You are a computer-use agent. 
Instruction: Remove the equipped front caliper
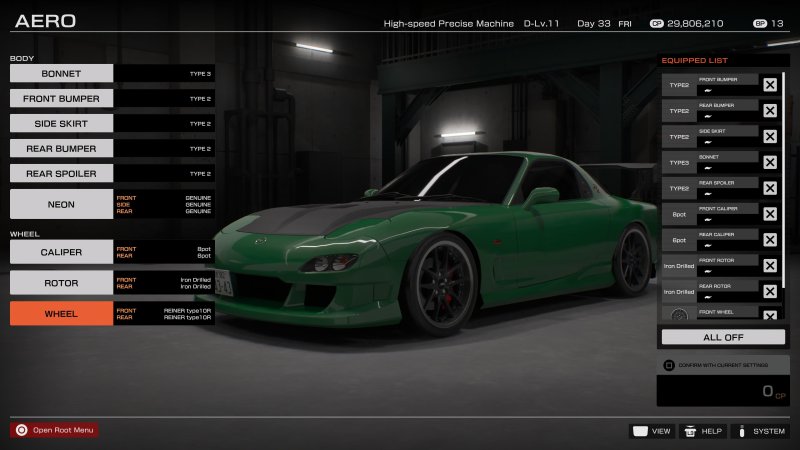770,213
